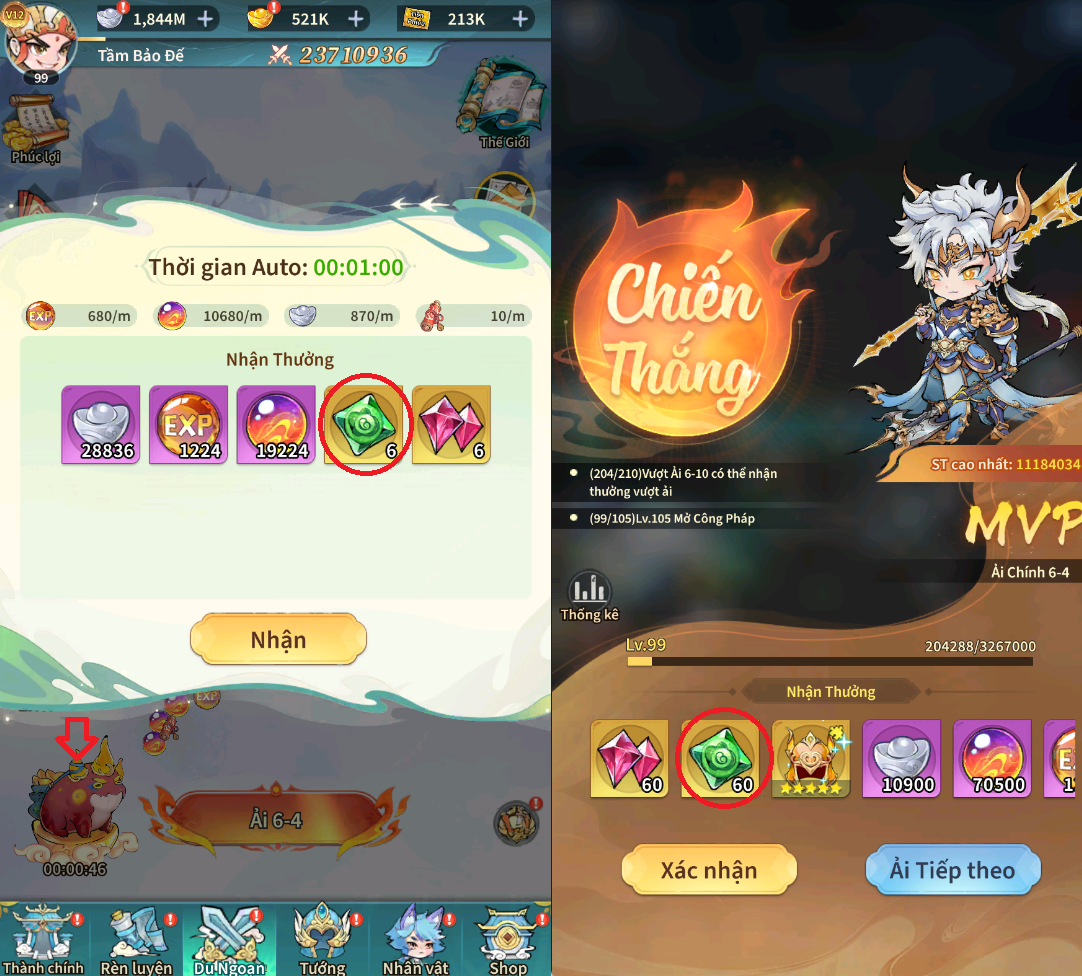Image resolution: width=1082 pixels, height=976 pixels.
Task: Select the five-star hero reward card
Action: pos(811,759)
